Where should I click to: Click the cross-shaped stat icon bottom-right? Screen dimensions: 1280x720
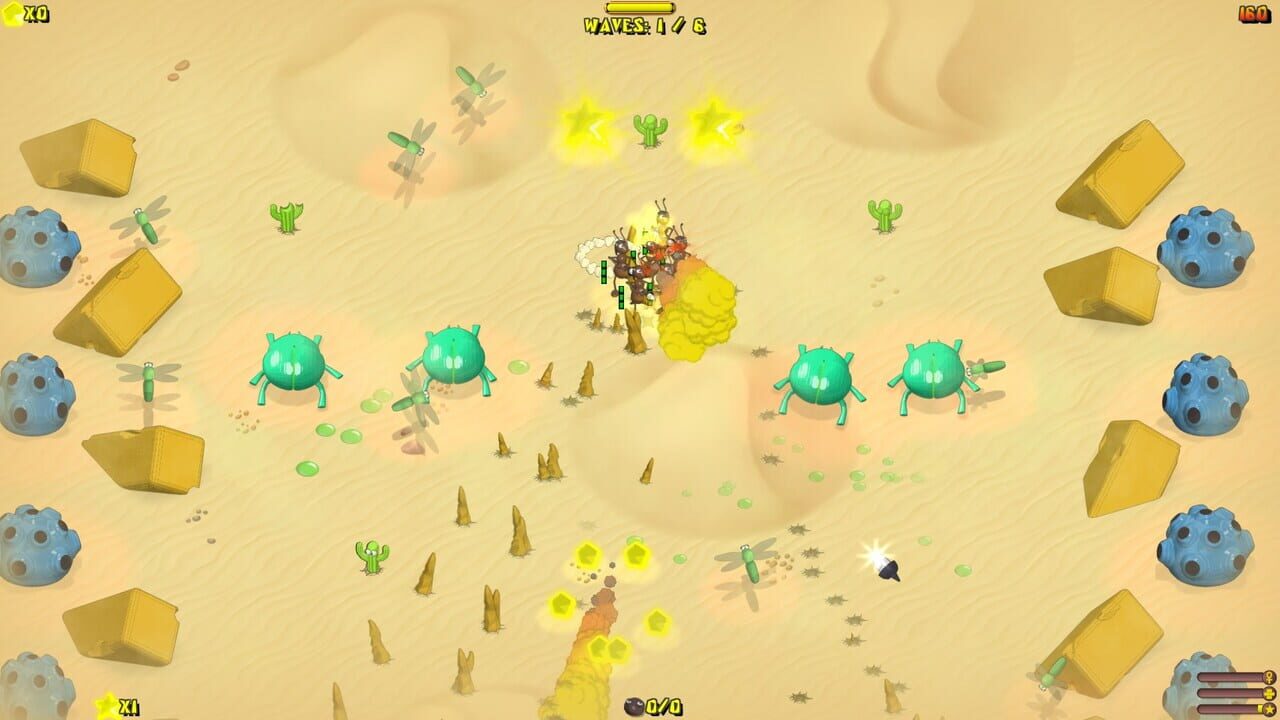tap(1268, 694)
